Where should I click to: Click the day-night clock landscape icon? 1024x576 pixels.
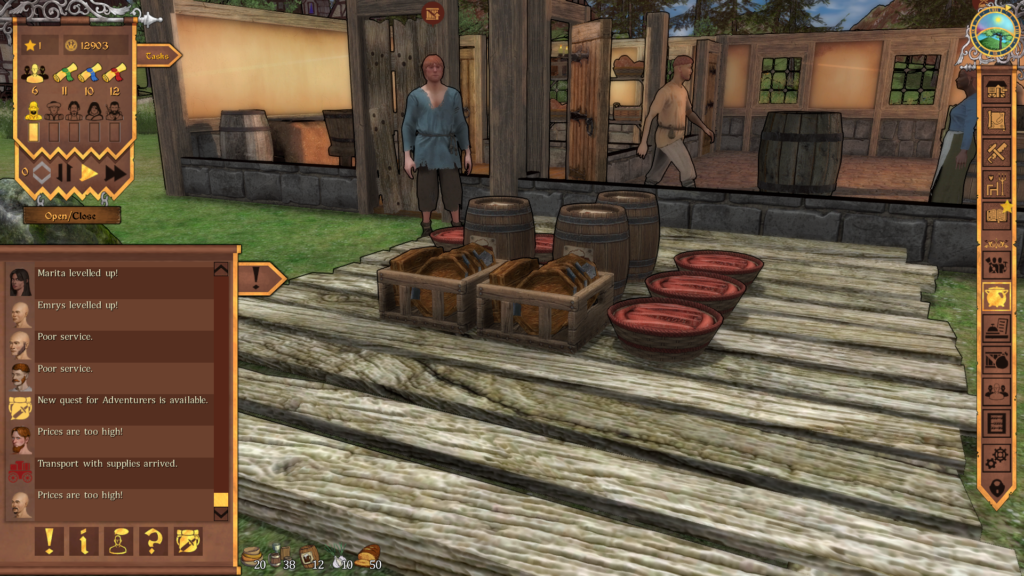coord(994,31)
